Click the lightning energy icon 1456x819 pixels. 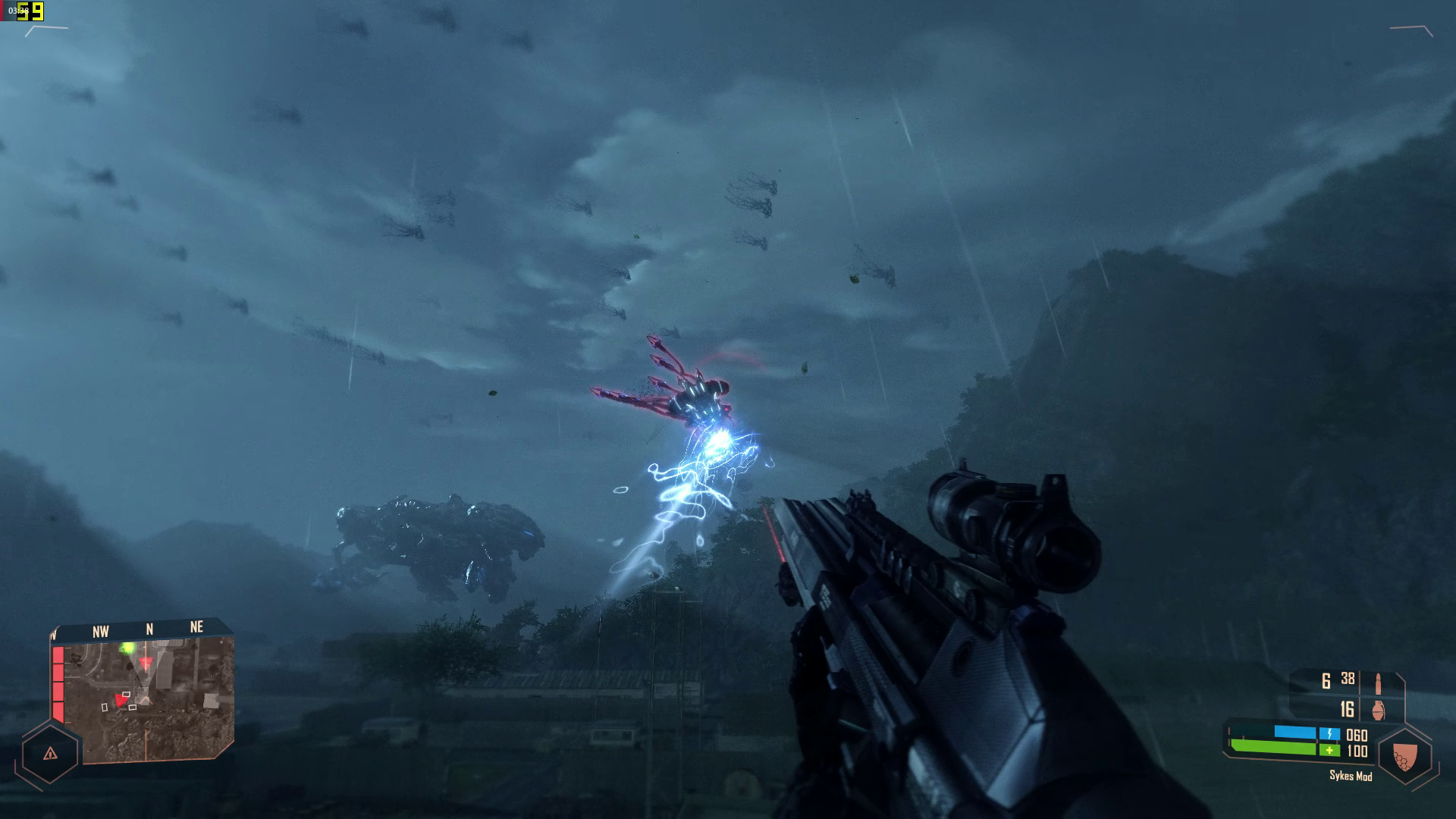pos(1330,733)
